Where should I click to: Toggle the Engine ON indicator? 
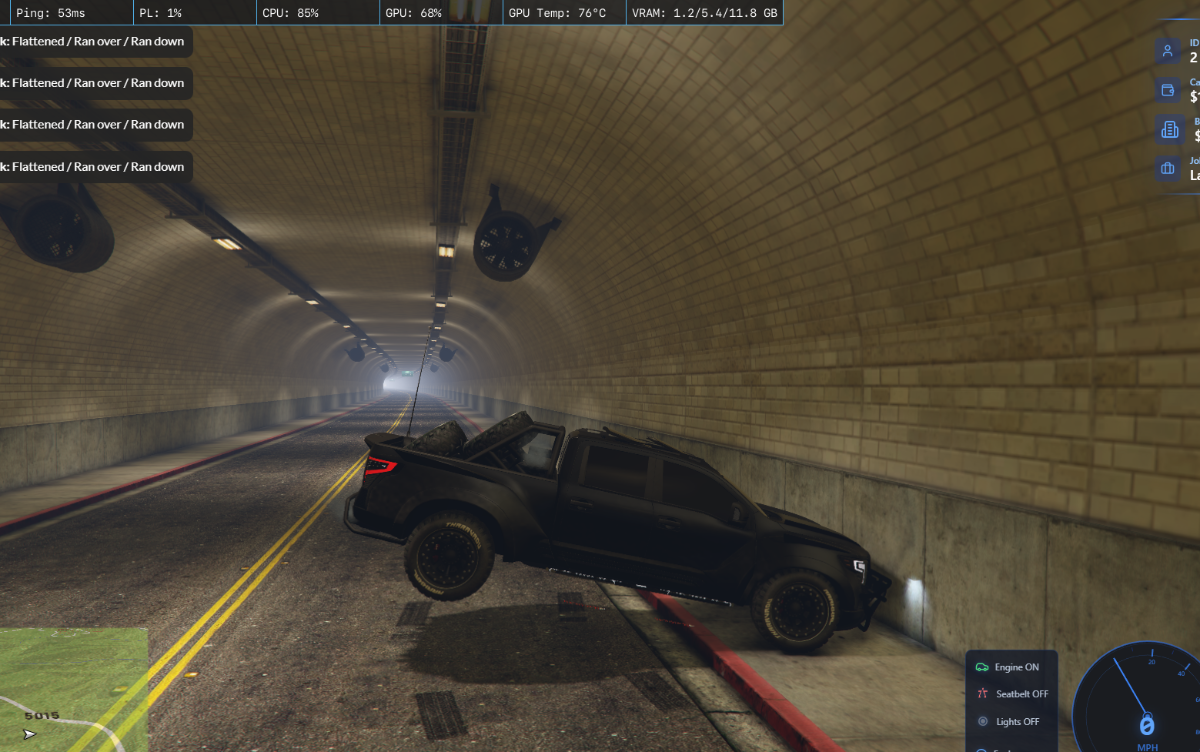(x=1010, y=667)
